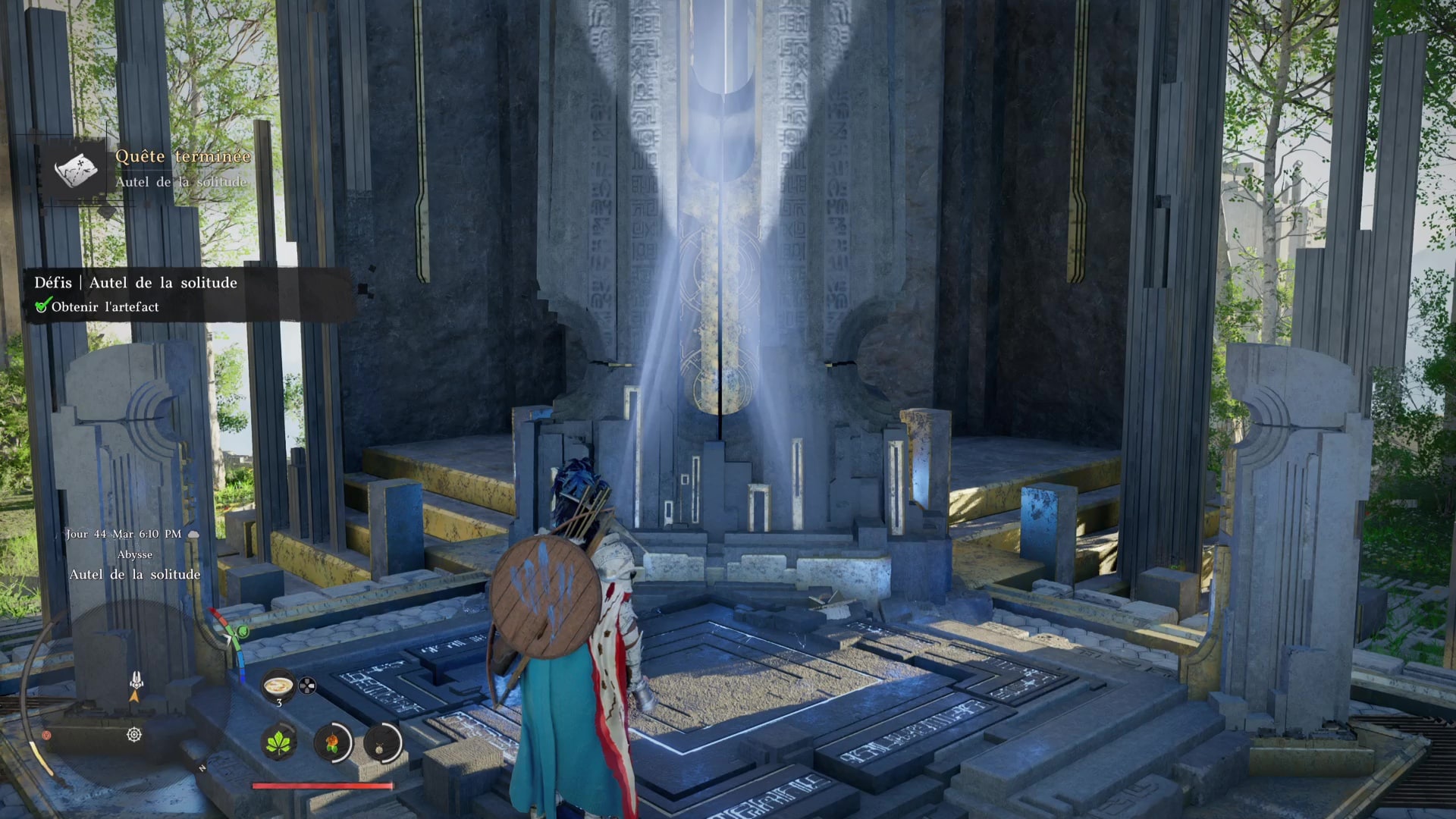Click the quick-slot selector cross icon
The width and height of the screenshot is (1456, 819).
point(306,686)
